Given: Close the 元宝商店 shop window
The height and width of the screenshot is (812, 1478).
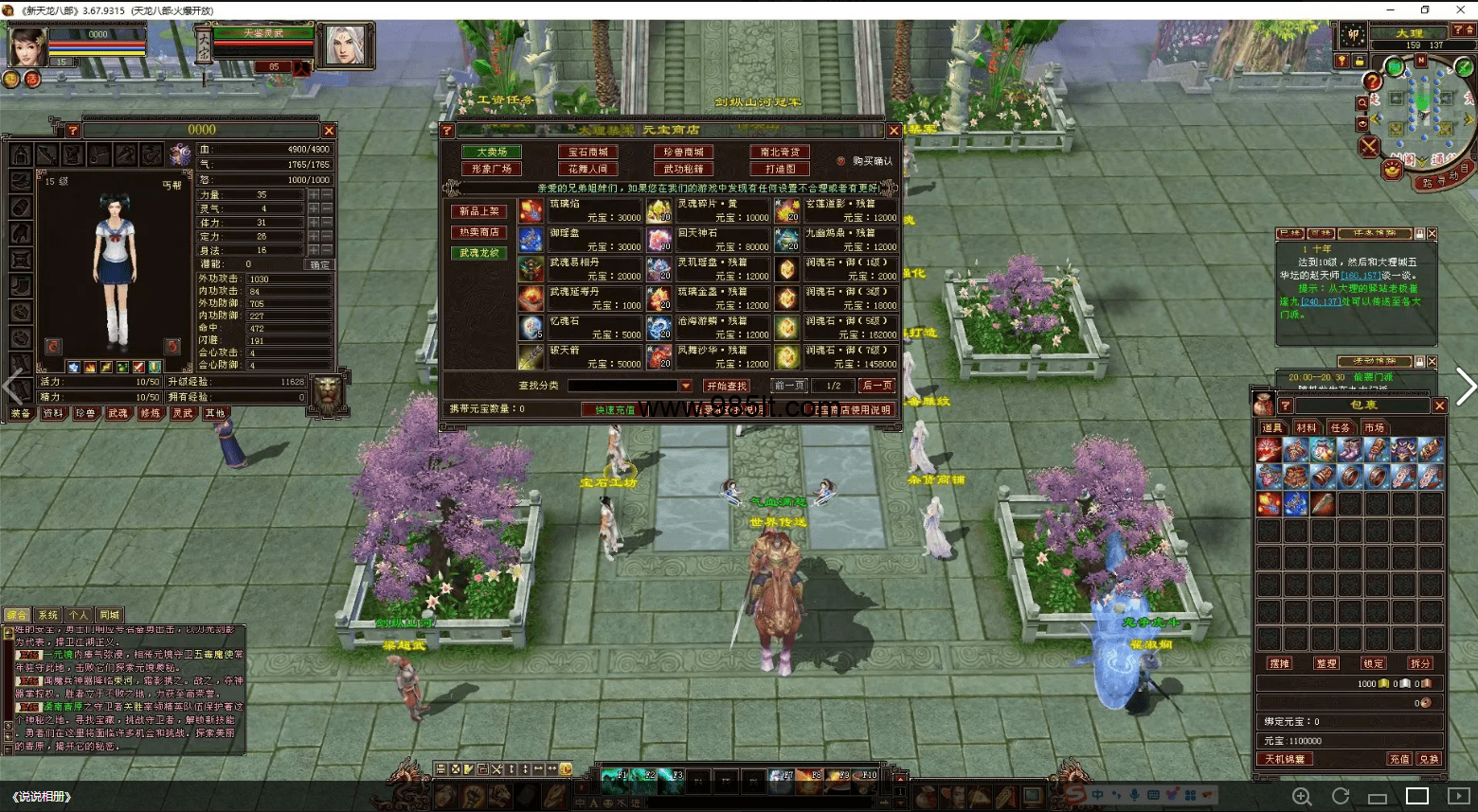Looking at the screenshot, I should (x=893, y=131).
